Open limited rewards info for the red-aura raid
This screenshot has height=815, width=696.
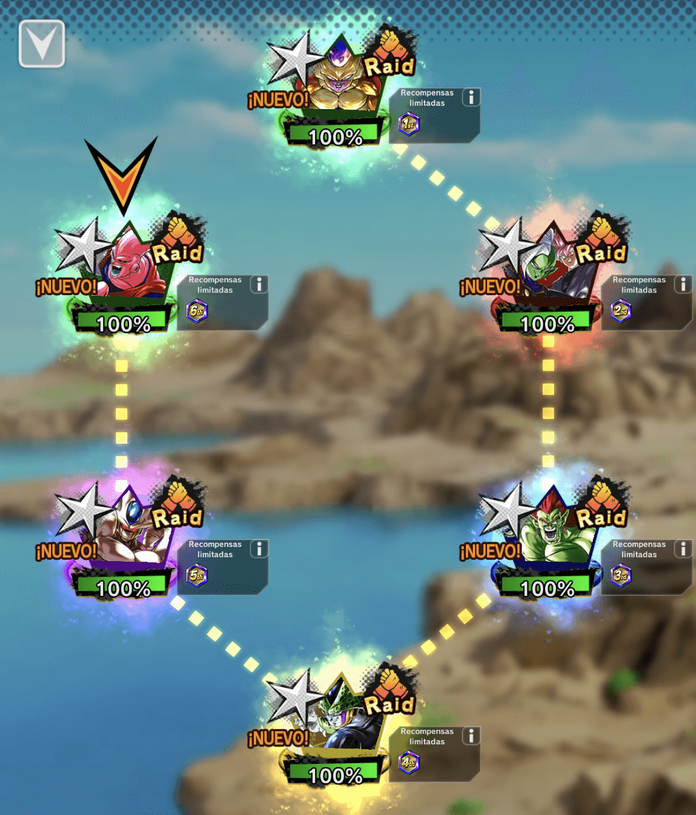682,284
